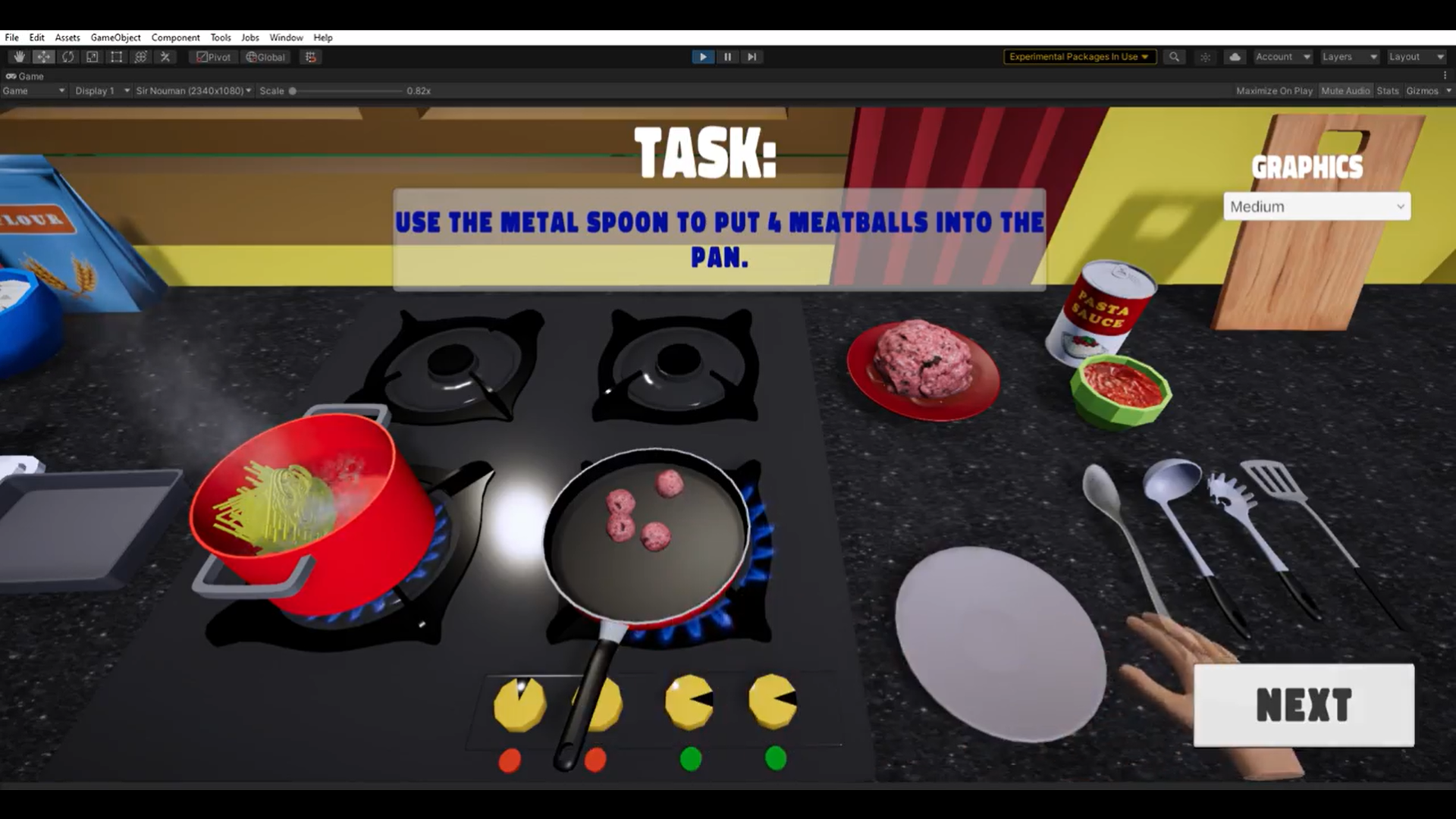Open the Layers dropdown

(x=1349, y=57)
